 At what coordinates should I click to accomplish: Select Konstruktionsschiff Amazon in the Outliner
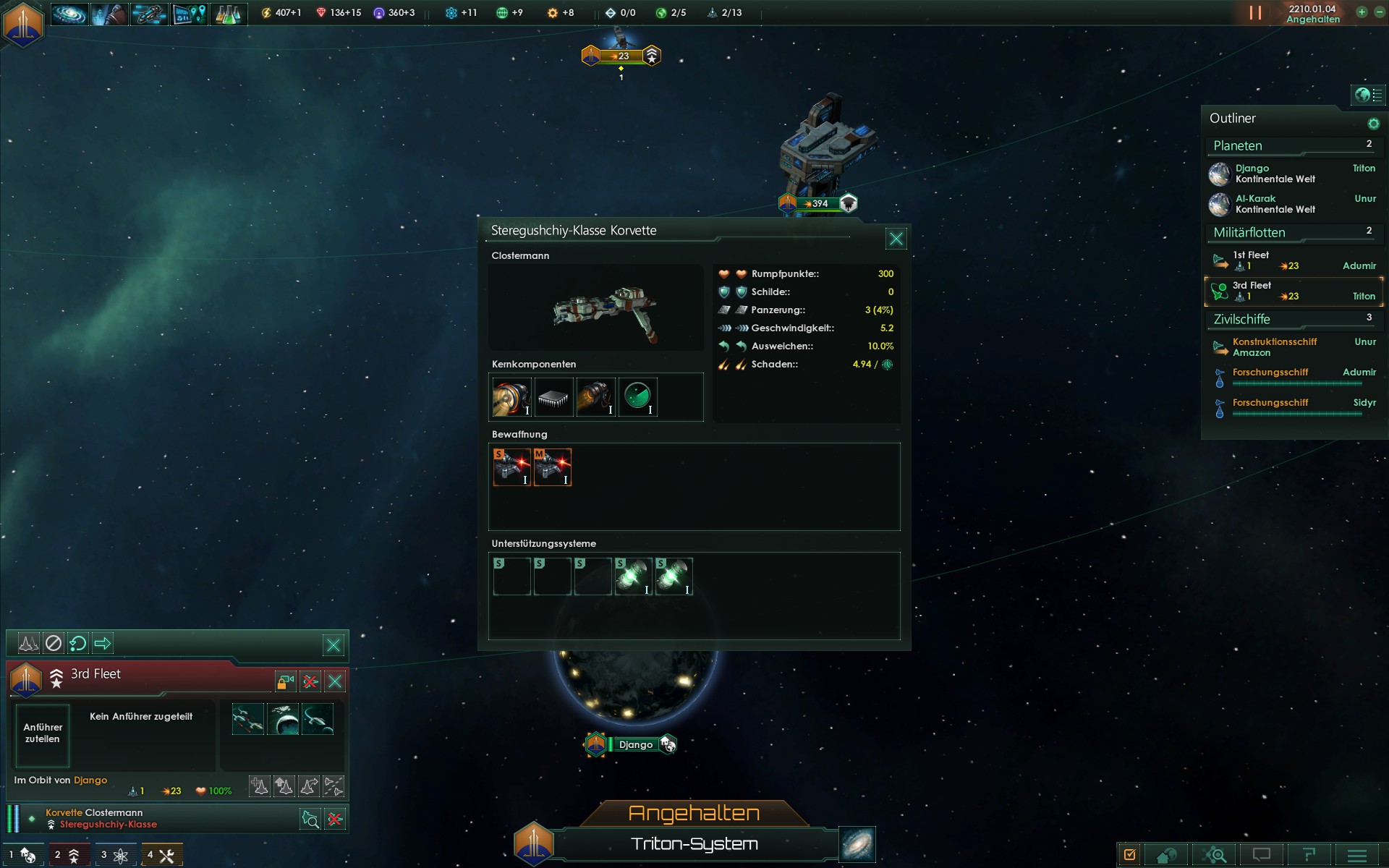1273,347
